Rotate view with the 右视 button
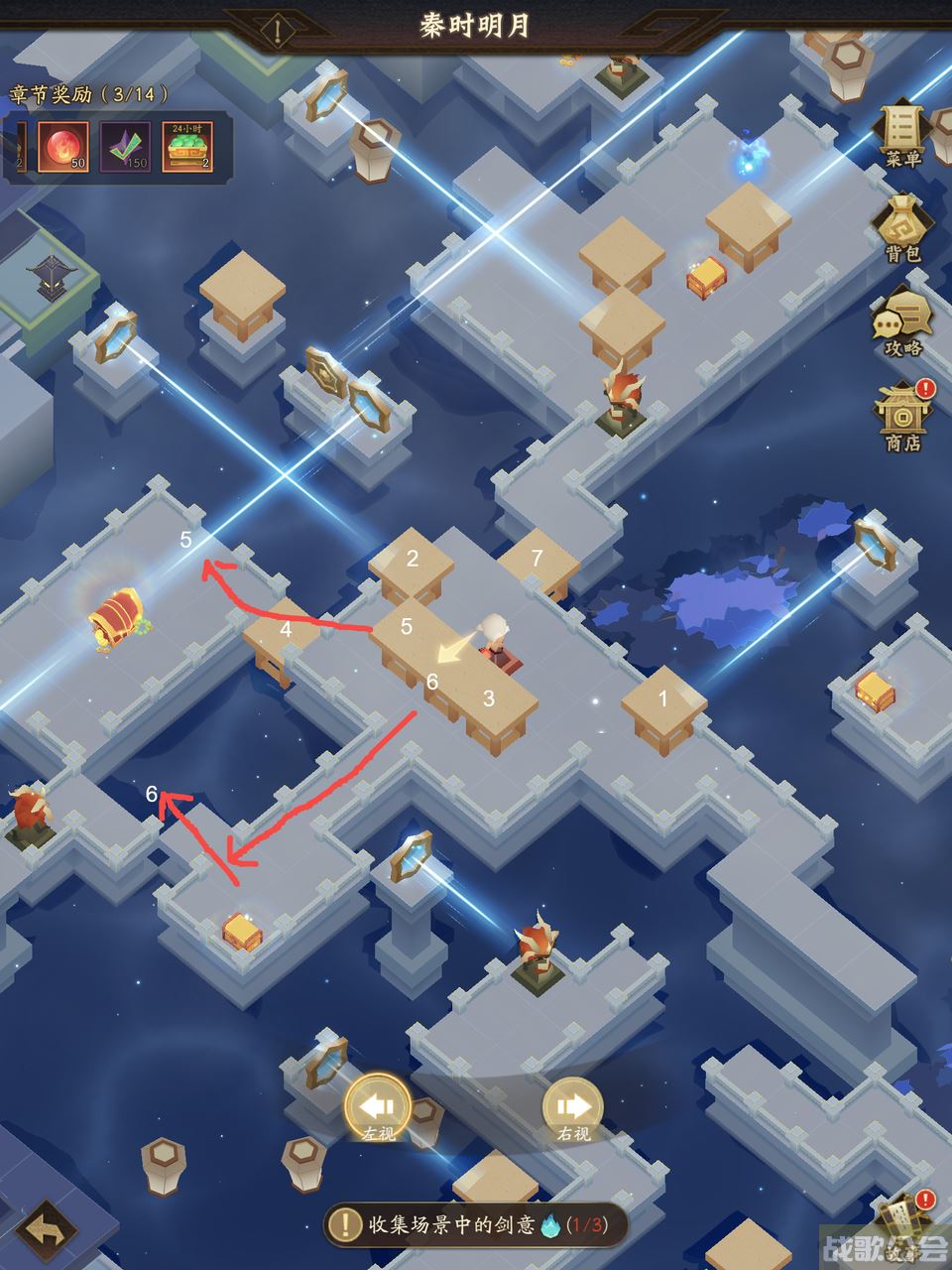 coord(573,1108)
